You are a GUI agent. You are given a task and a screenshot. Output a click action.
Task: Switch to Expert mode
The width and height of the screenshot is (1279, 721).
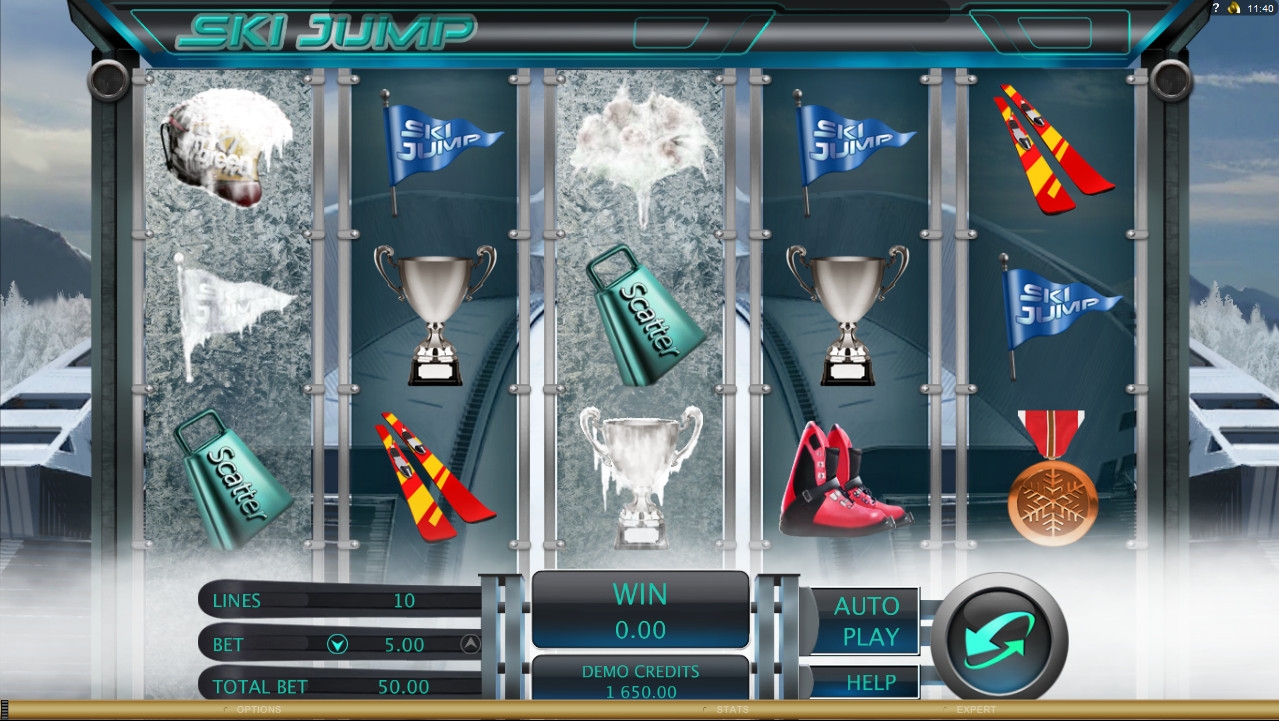pyautogui.click(x=975, y=710)
